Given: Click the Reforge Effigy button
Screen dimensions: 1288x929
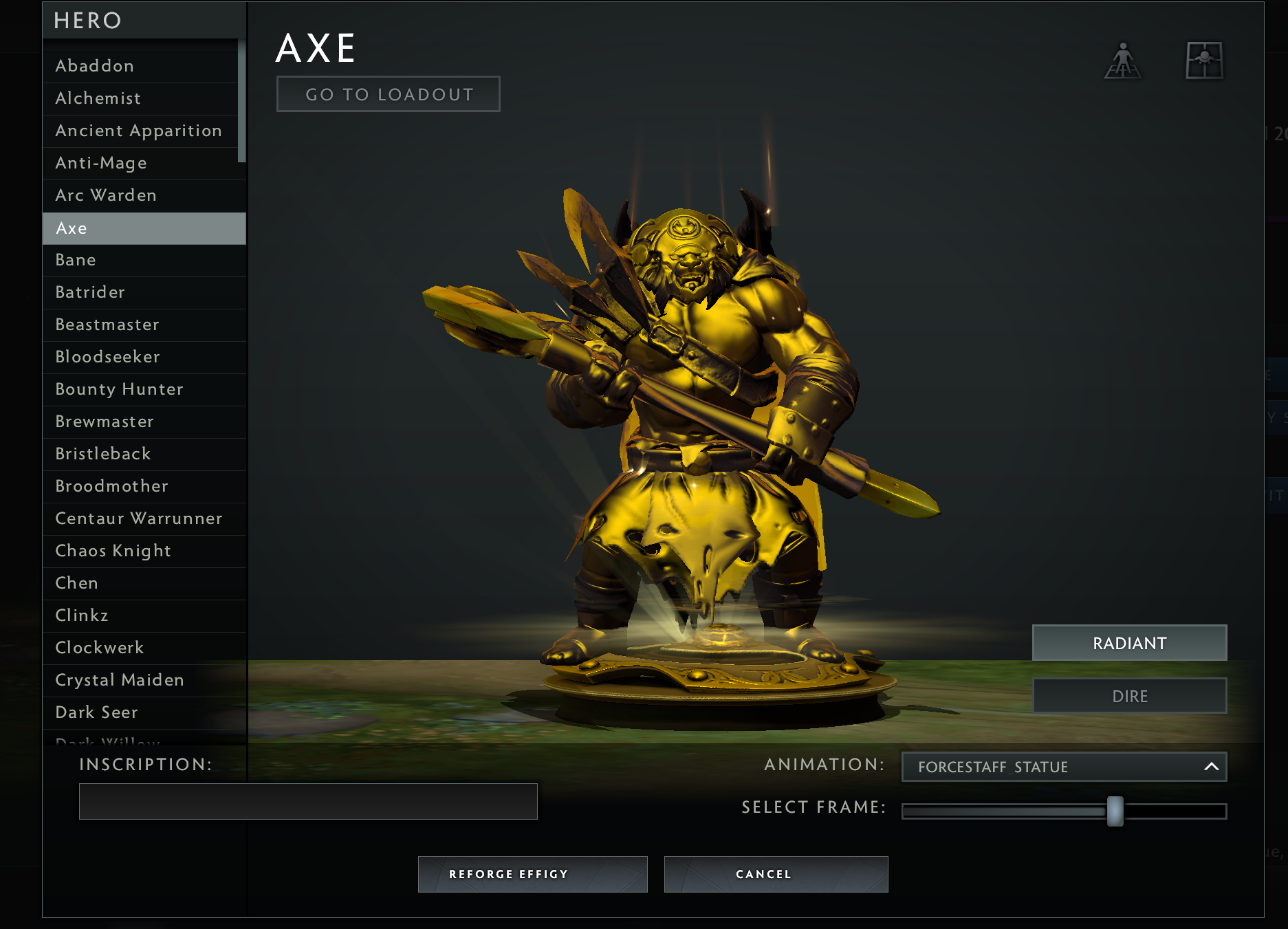Looking at the screenshot, I should click(x=532, y=874).
